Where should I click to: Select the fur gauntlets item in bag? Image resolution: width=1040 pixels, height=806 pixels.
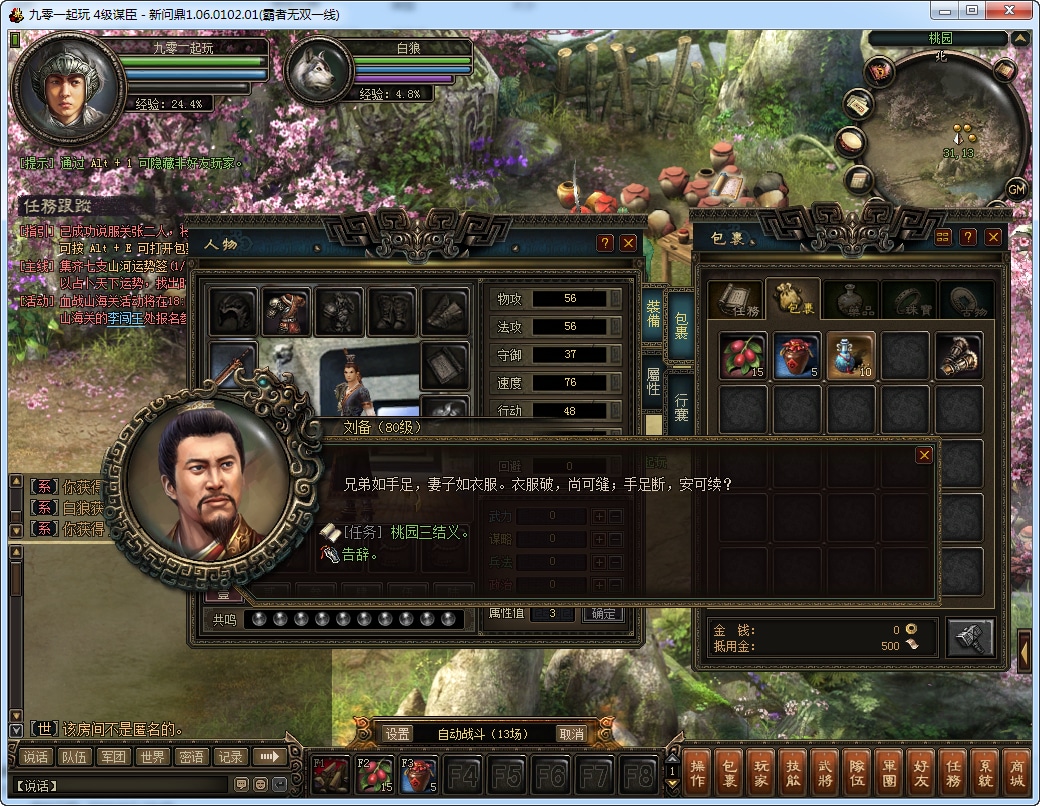[958, 356]
